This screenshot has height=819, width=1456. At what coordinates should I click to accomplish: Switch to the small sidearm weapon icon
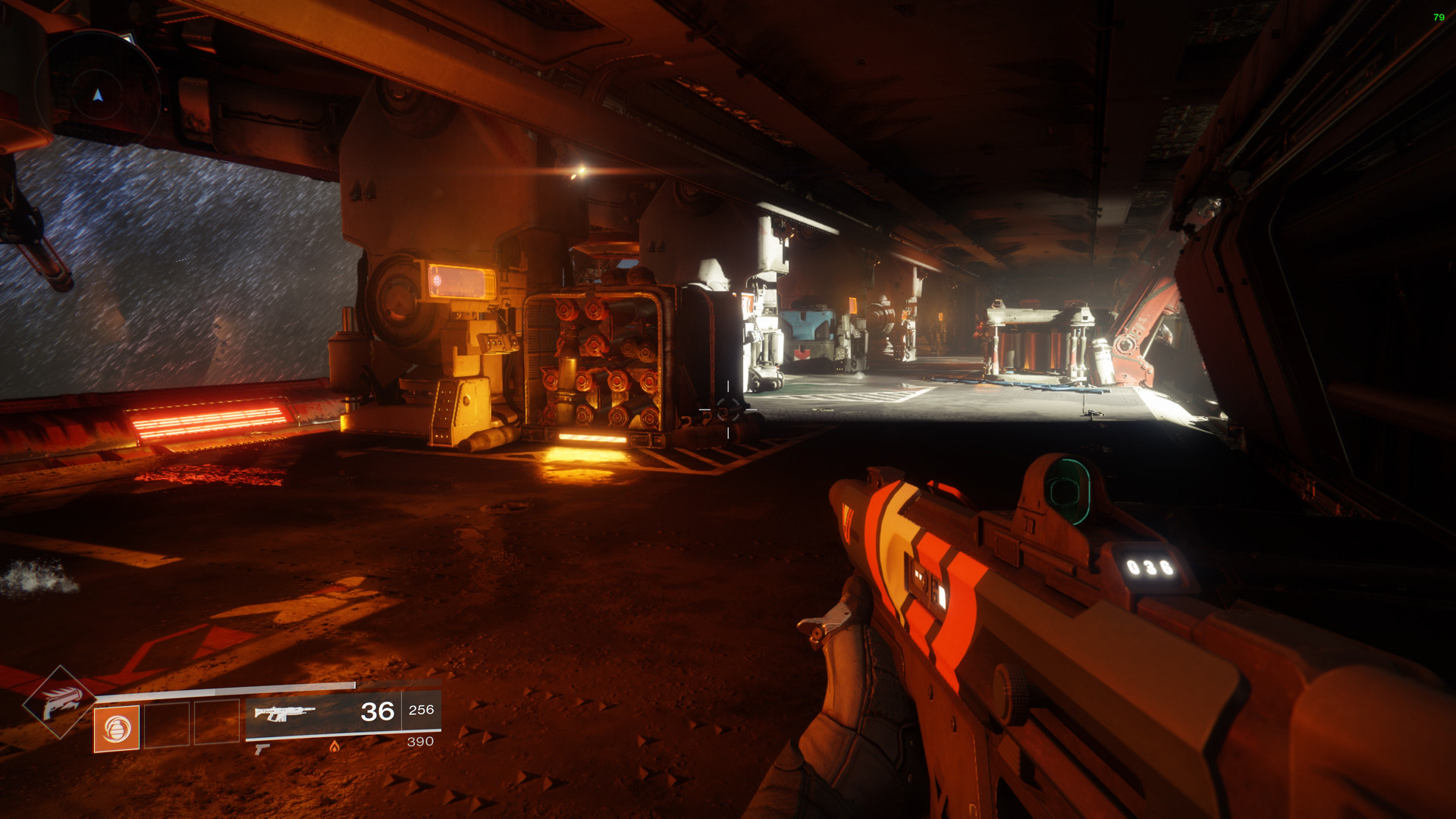262,749
